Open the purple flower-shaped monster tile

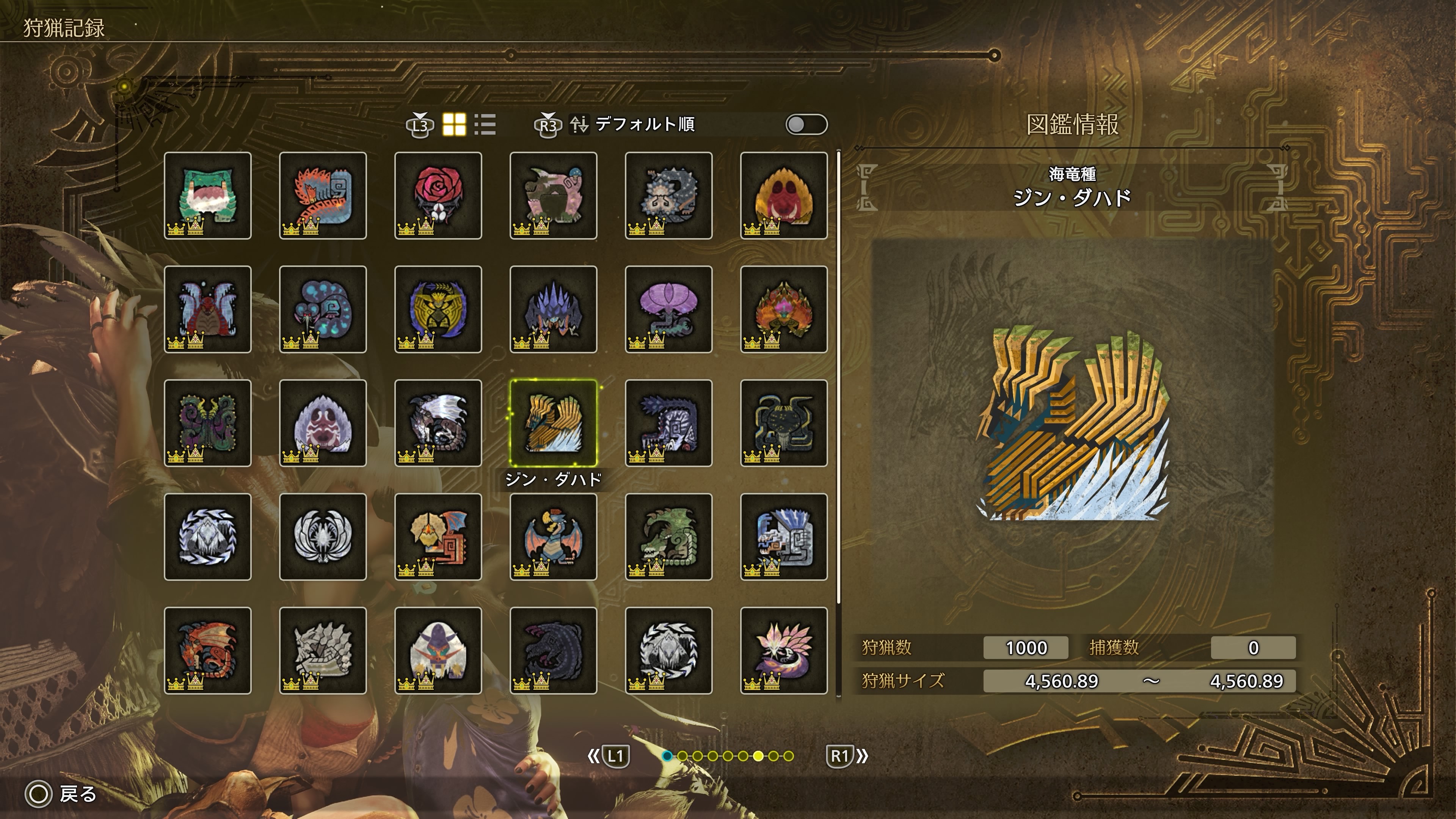pos(668,309)
